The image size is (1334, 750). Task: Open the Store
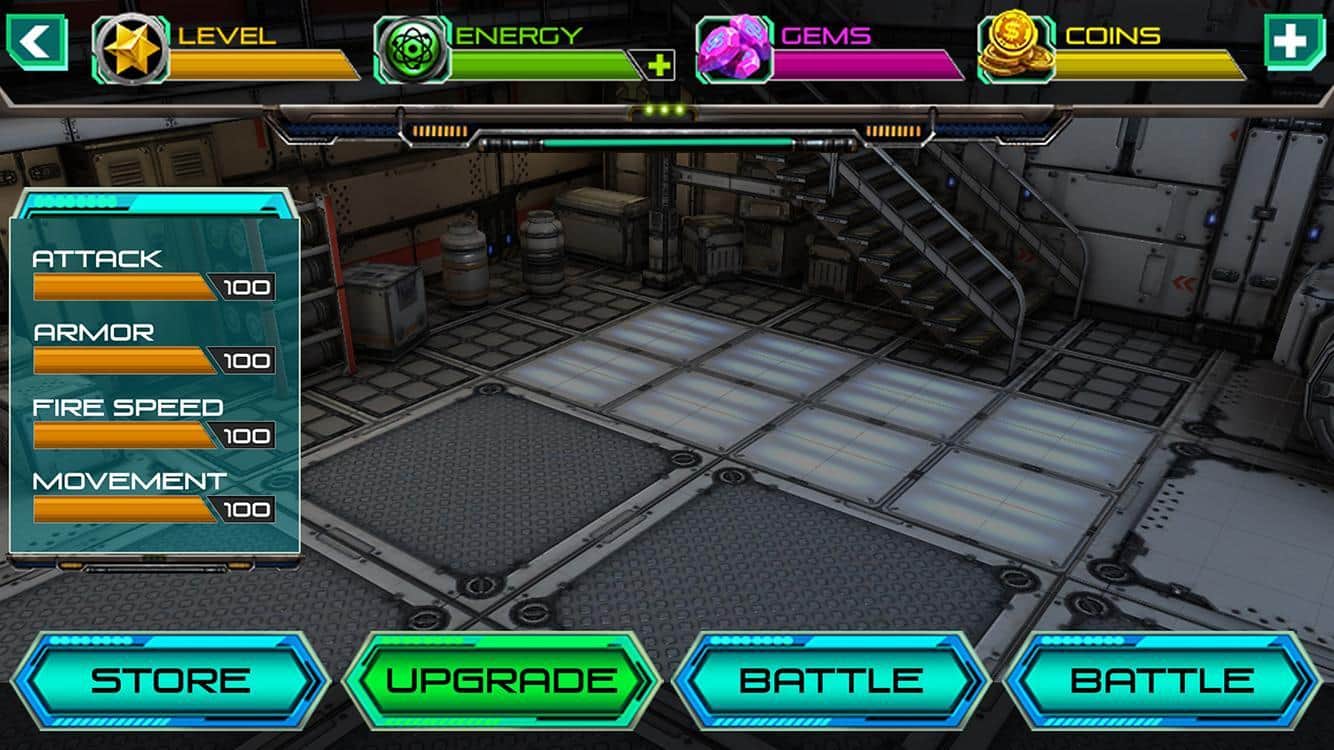click(x=170, y=681)
